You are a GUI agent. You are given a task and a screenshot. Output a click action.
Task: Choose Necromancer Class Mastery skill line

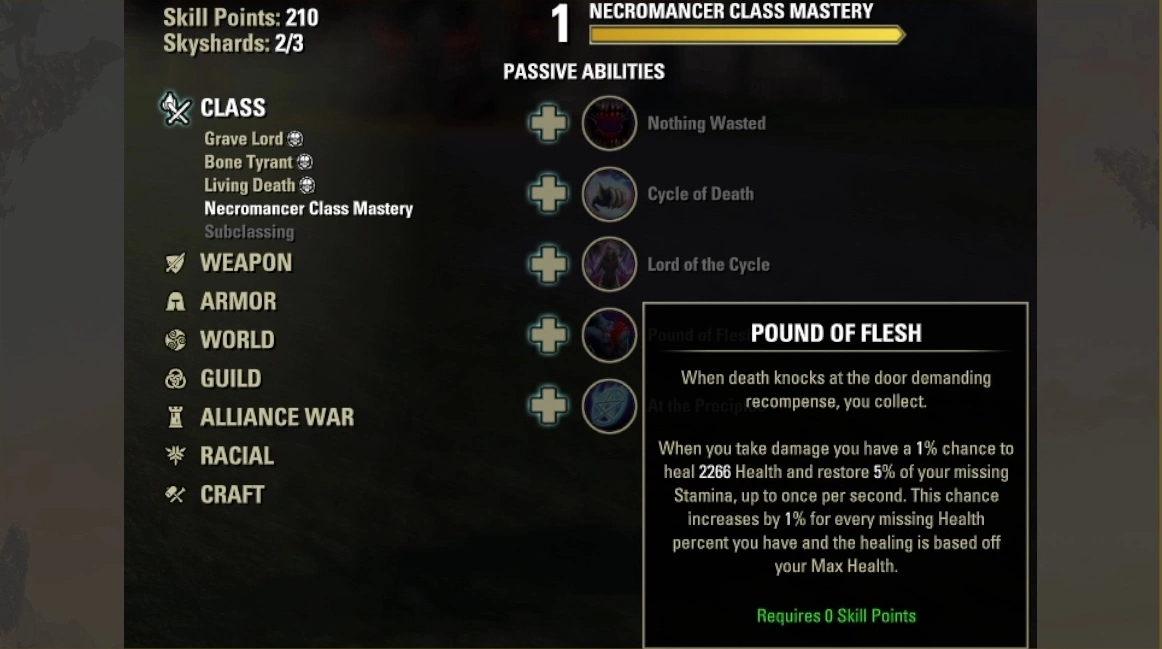click(308, 209)
